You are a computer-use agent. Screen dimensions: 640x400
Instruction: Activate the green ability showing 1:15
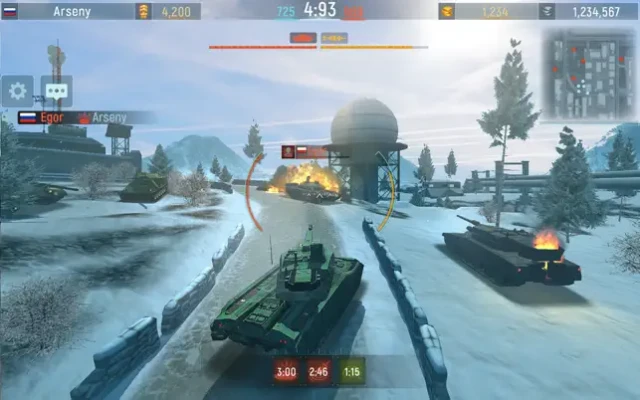coord(352,372)
